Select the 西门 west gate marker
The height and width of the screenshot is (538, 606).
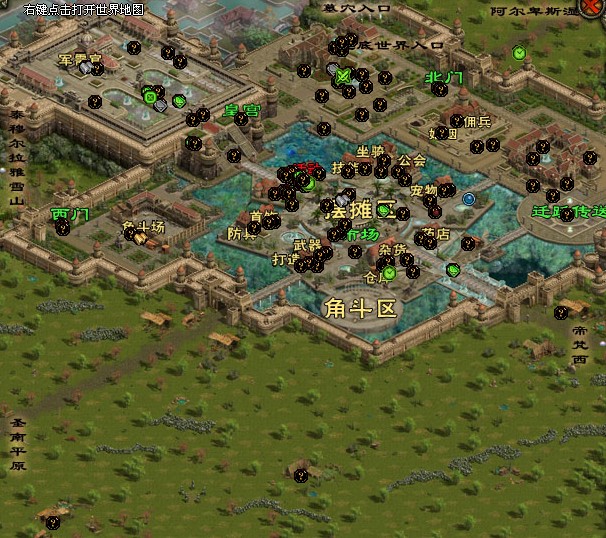coord(69,214)
